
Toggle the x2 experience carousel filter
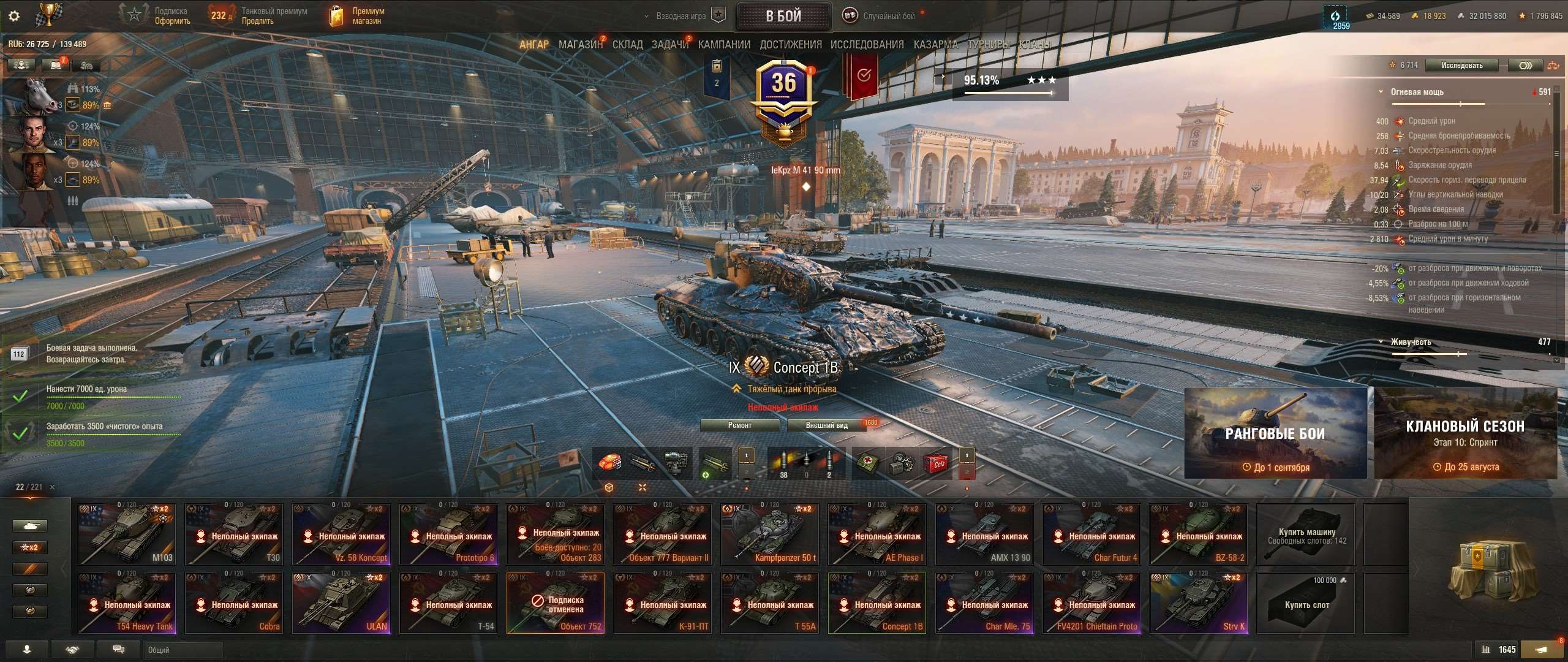click(x=31, y=547)
